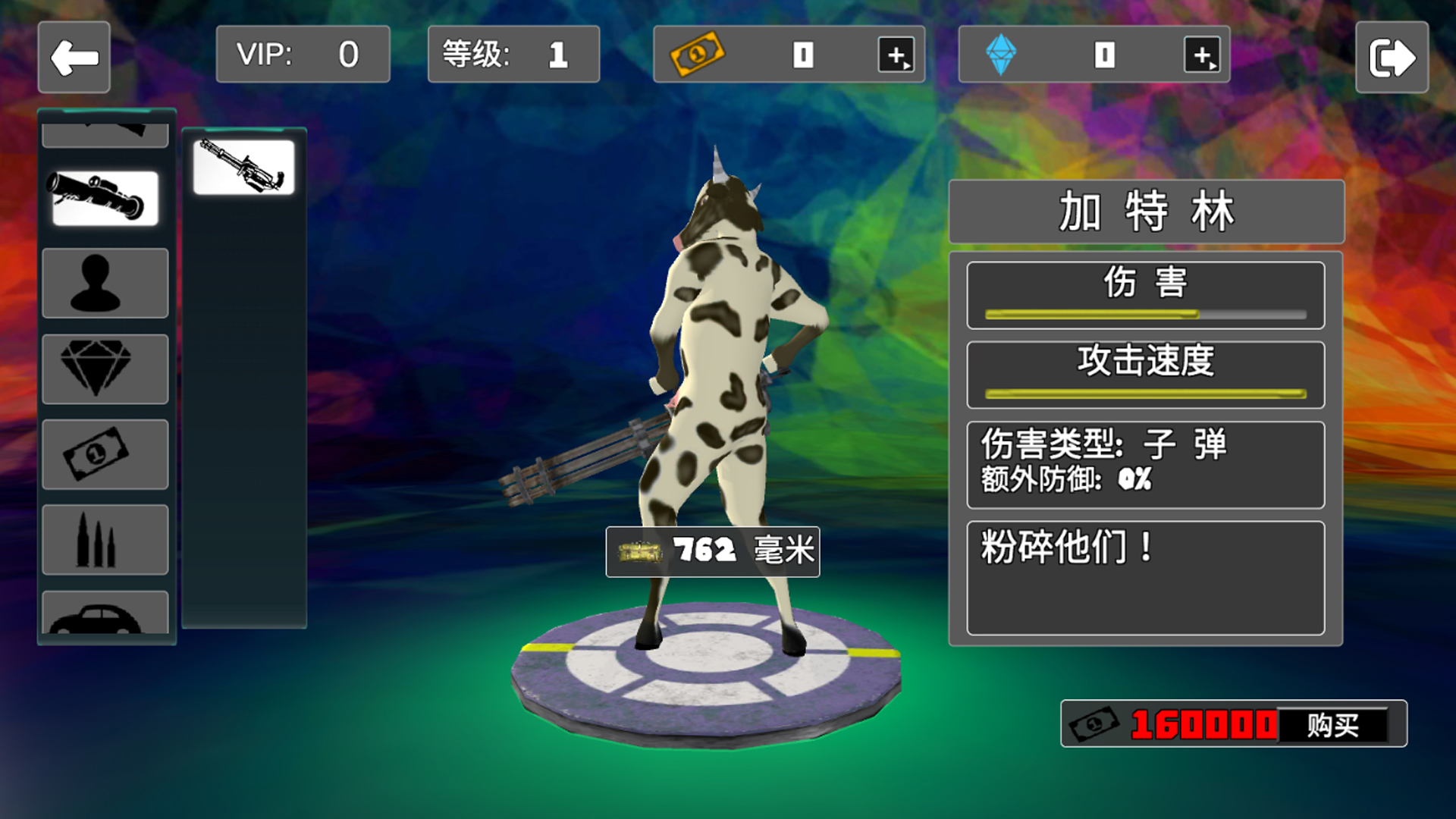Select the Gatling gun thumbnail
The height and width of the screenshot is (819, 1456).
tap(244, 168)
